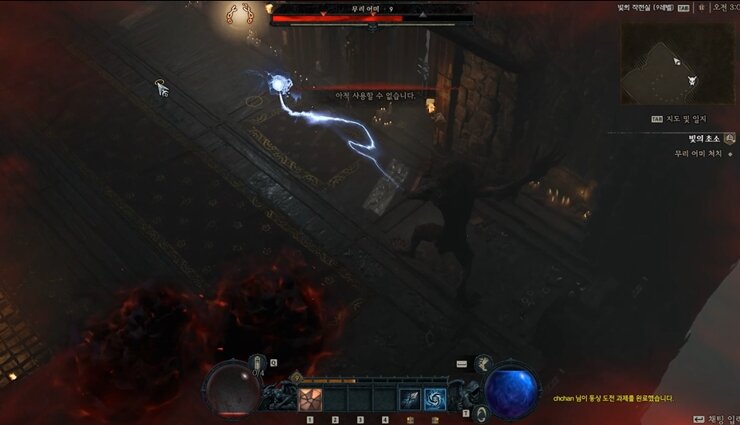Screen dimensions: 740x425
Task: Select the boss skull marker on minimap
Action: [693, 80]
